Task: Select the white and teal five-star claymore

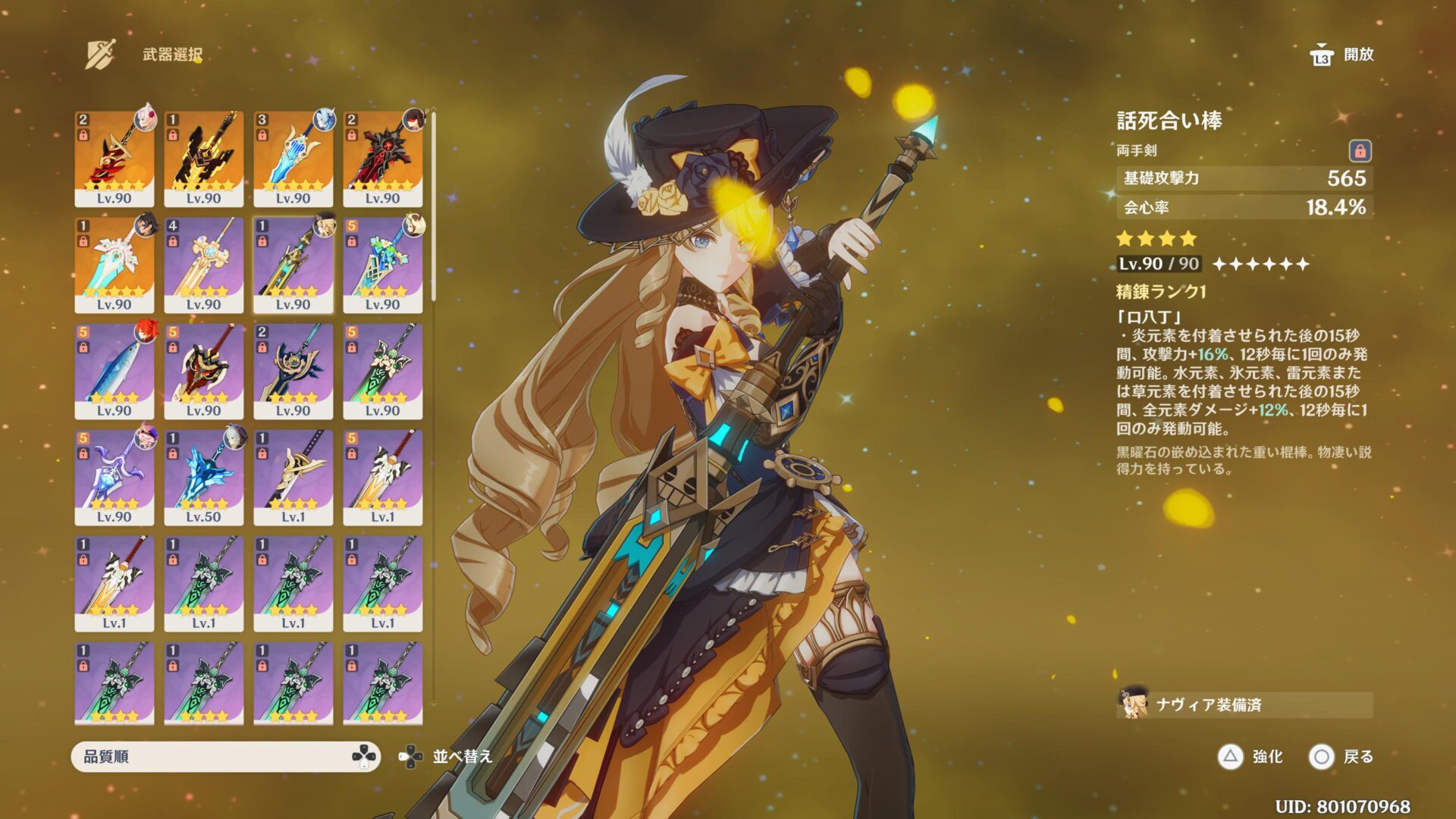Action: click(114, 265)
